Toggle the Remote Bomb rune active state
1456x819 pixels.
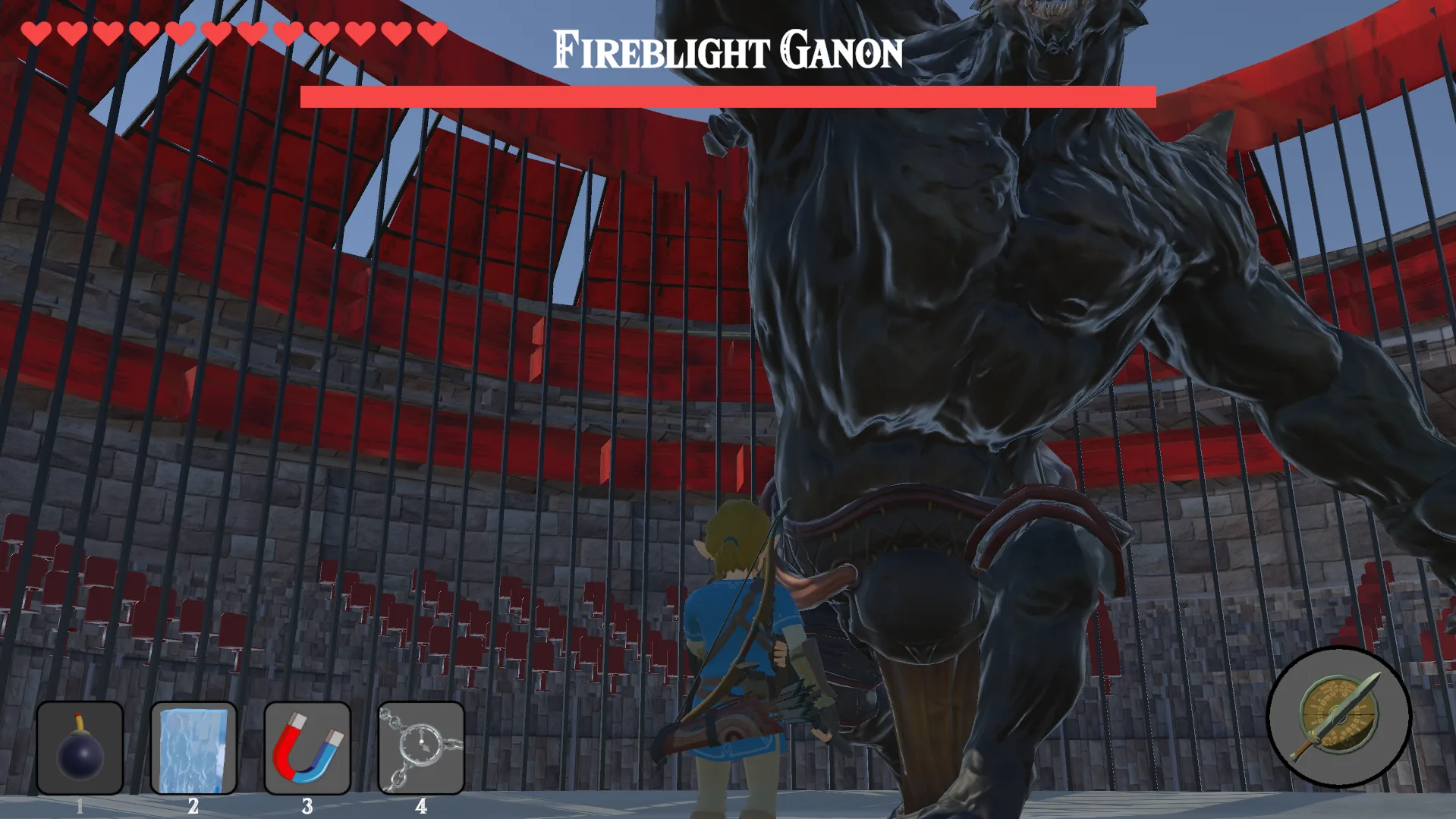click(x=80, y=748)
